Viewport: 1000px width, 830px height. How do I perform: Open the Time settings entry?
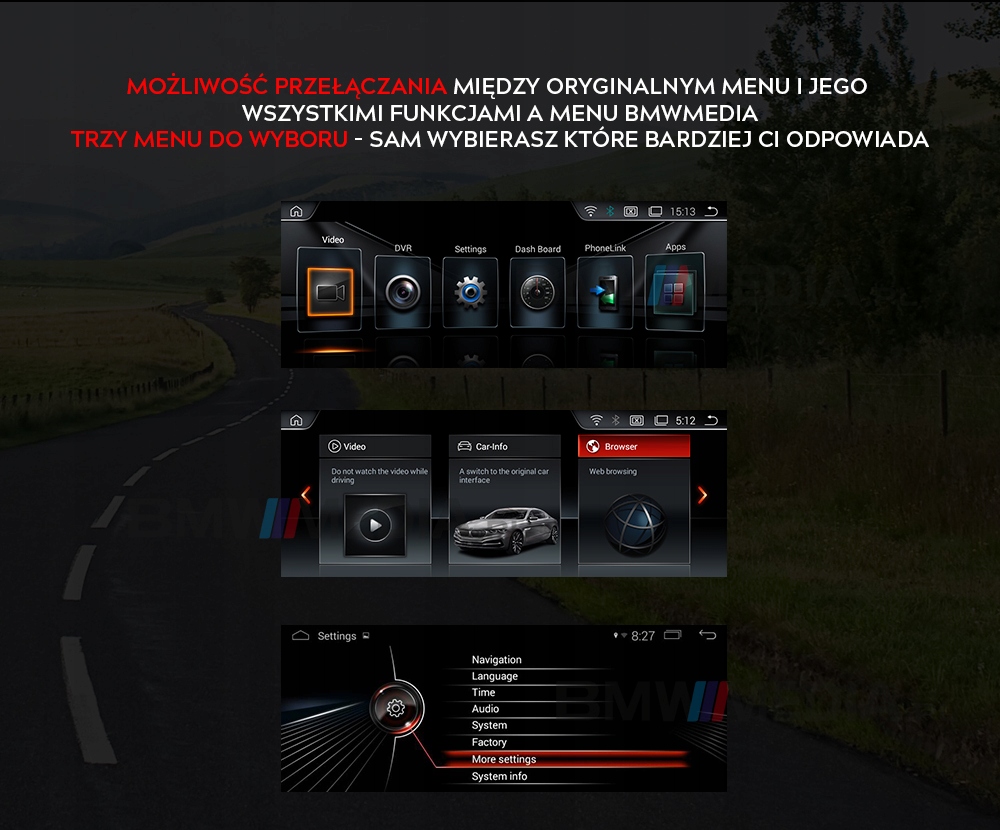484,692
